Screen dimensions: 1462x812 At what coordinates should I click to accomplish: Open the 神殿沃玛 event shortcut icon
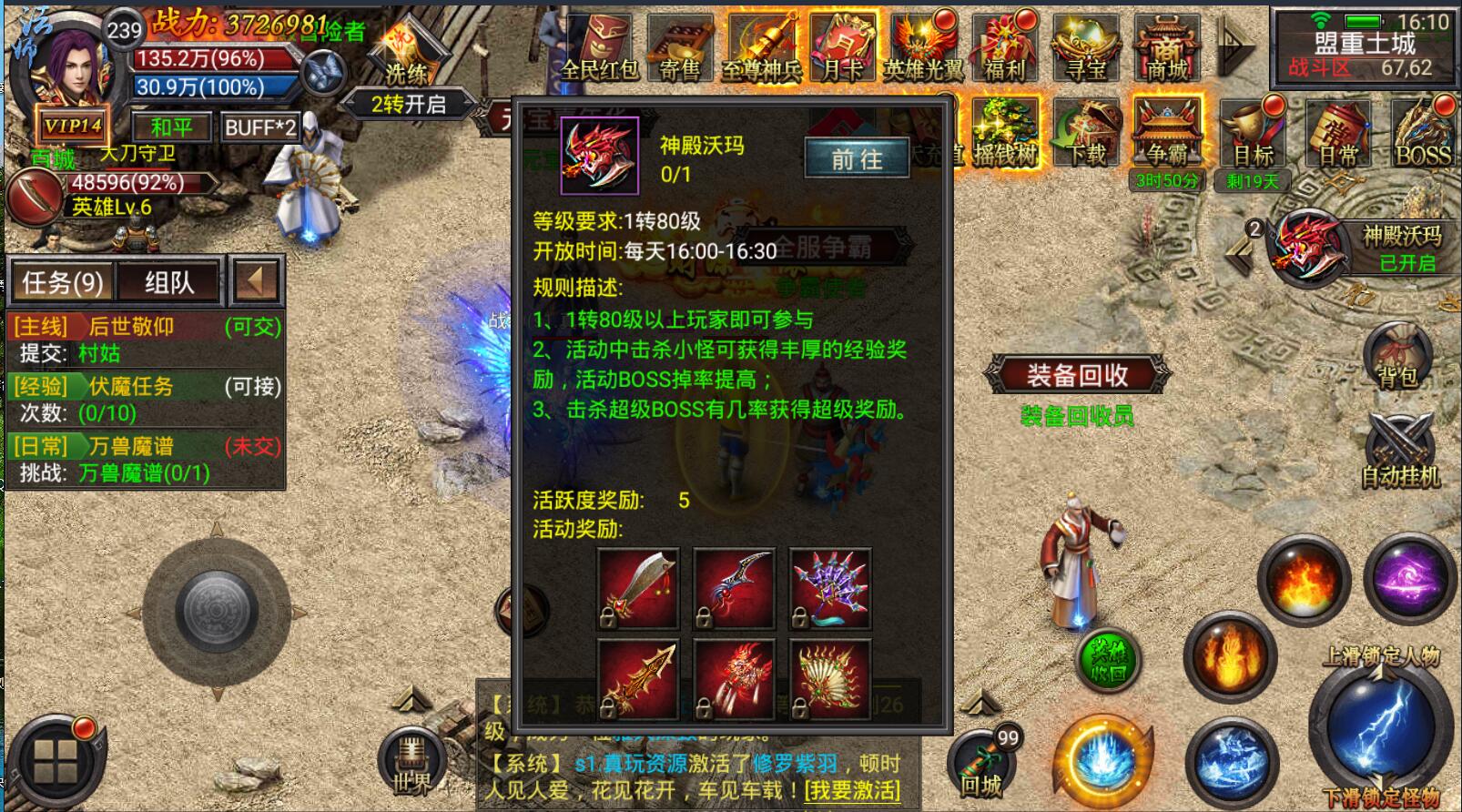pos(1312,244)
